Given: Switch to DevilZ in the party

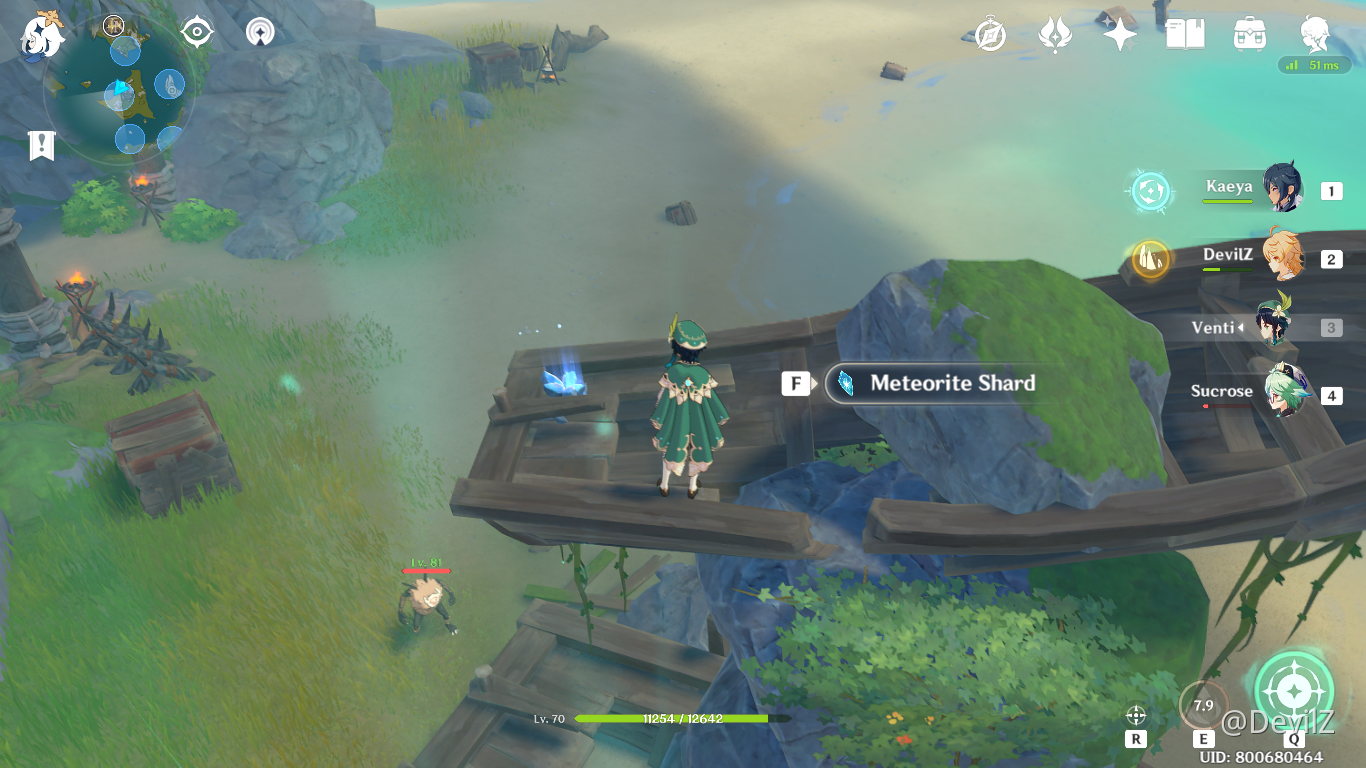Looking at the screenshot, I should [1282, 257].
